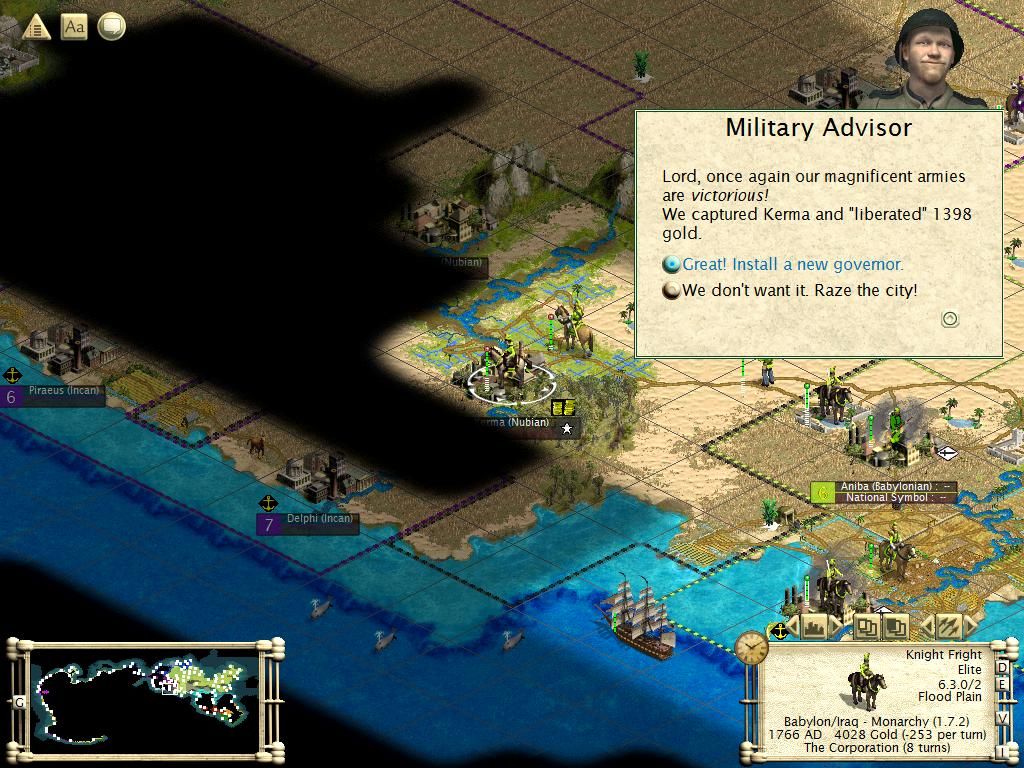The width and height of the screenshot is (1024, 768).
Task: Open the Civilopedia "Aa" button
Action: point(74,26)
